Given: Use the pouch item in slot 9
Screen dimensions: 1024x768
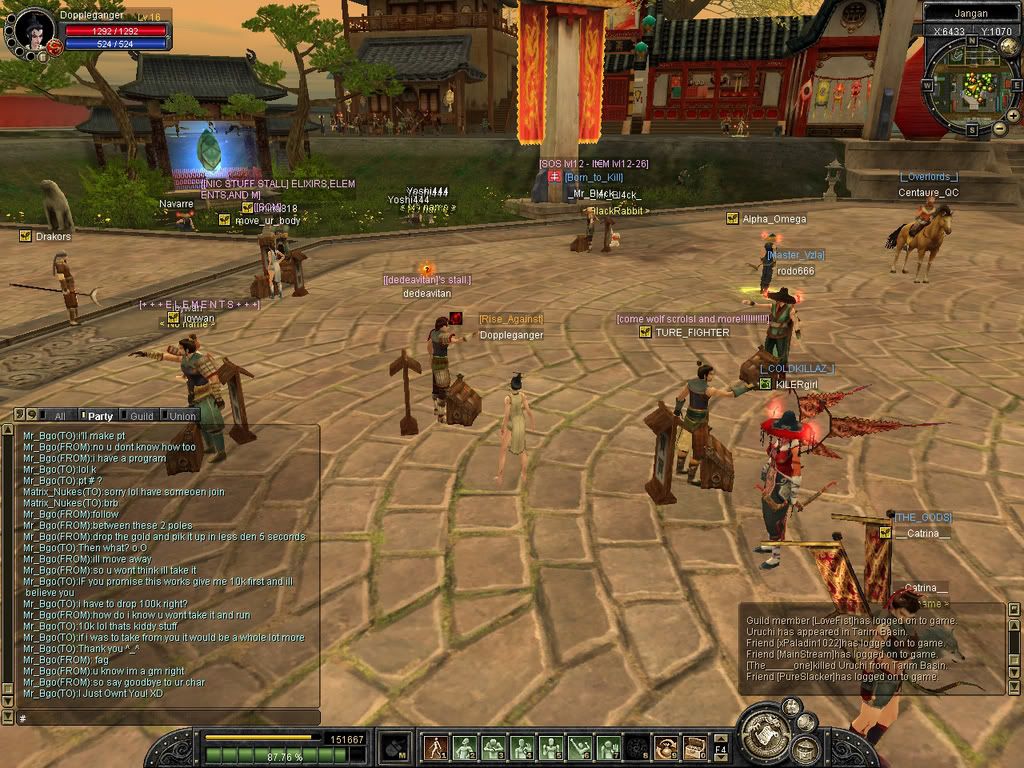Looking at the screenshot, I should click(x=666, y=747).
